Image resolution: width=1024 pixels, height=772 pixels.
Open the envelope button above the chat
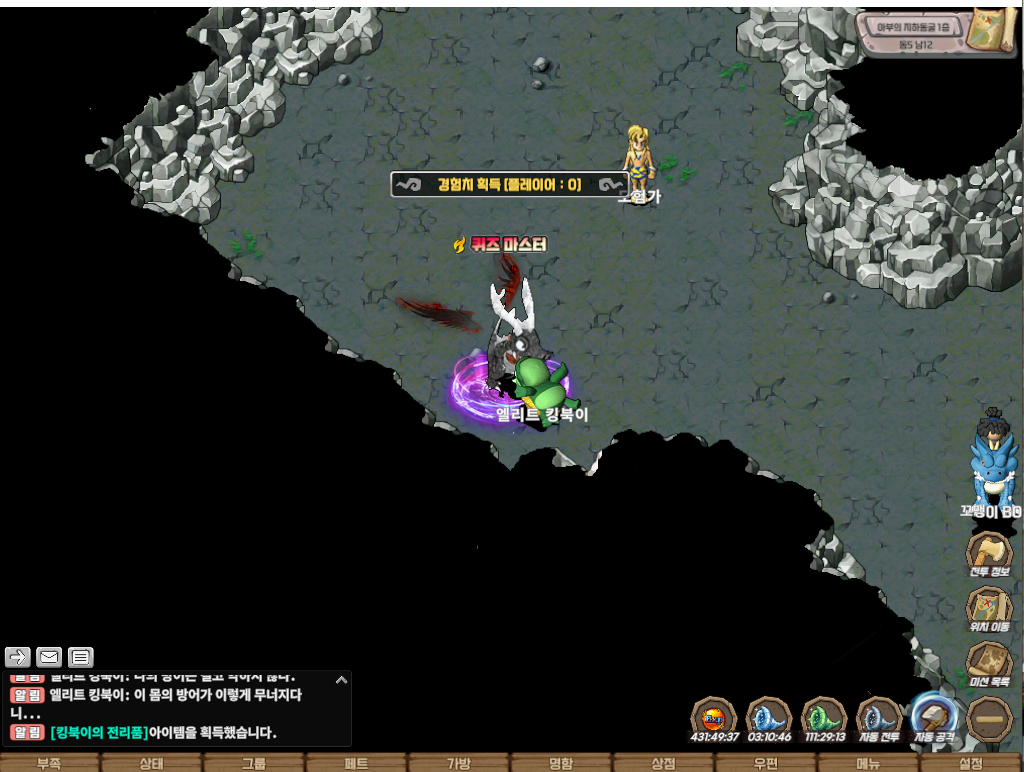tap(49, 657)
